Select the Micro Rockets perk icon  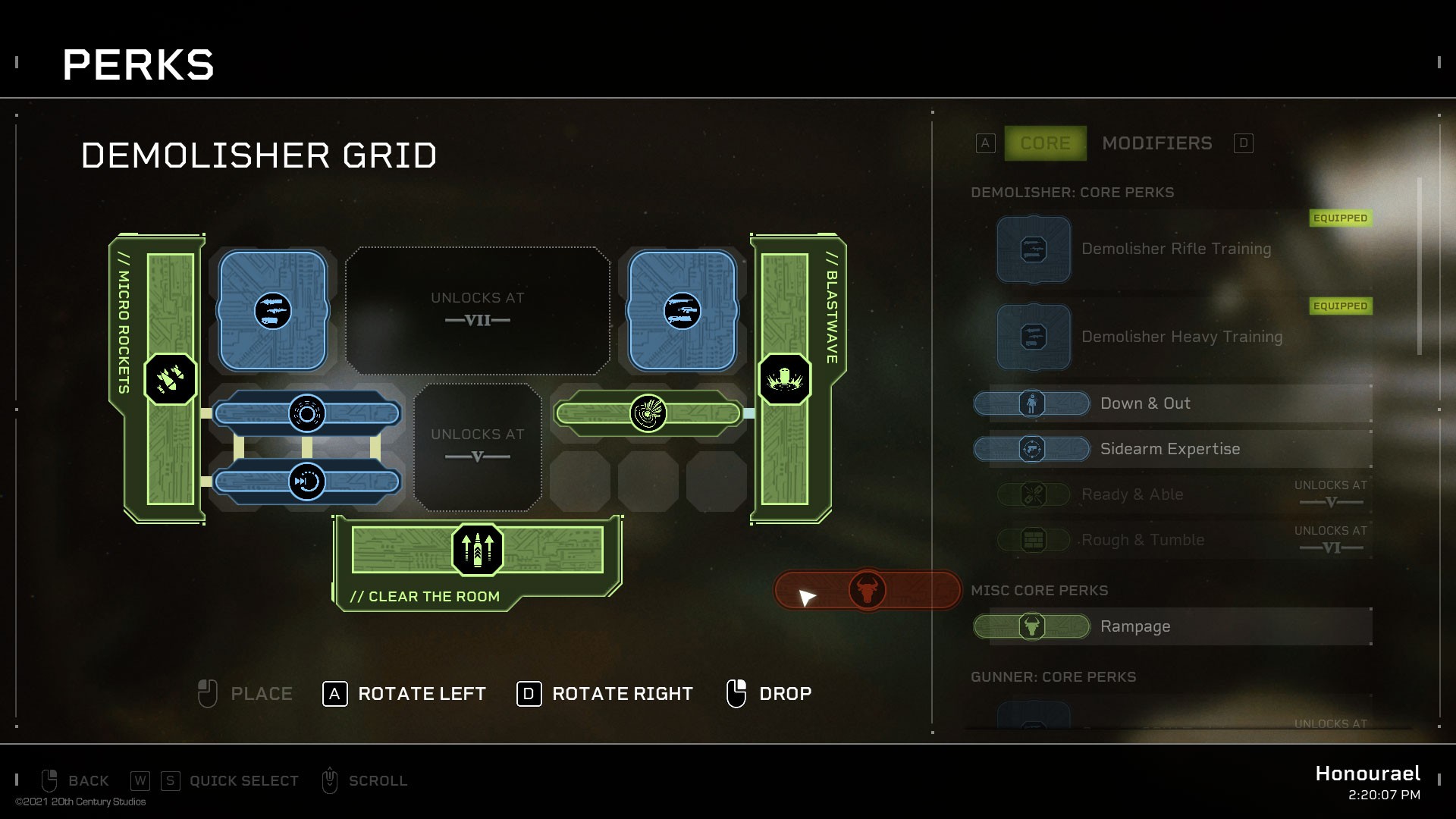(x=169, y=379)
